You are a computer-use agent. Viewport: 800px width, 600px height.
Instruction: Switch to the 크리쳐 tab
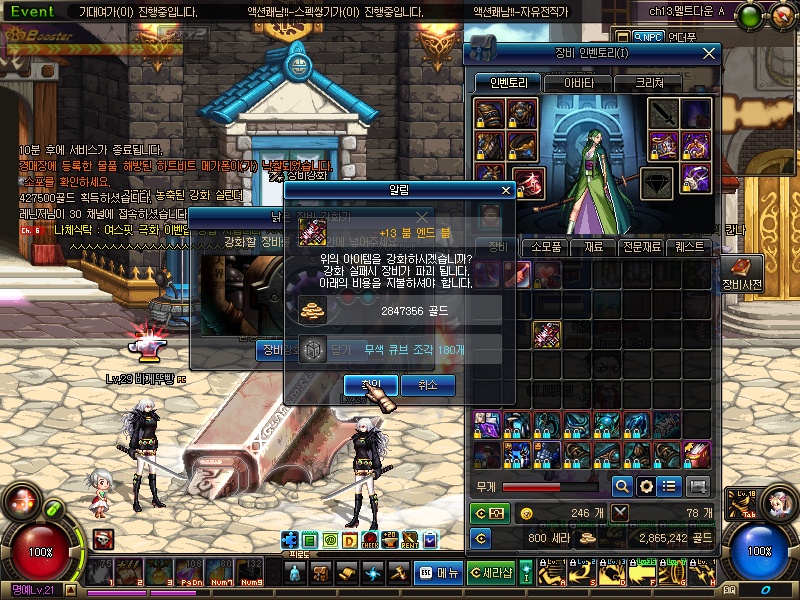pyautogui.click(x=649, y=83)
